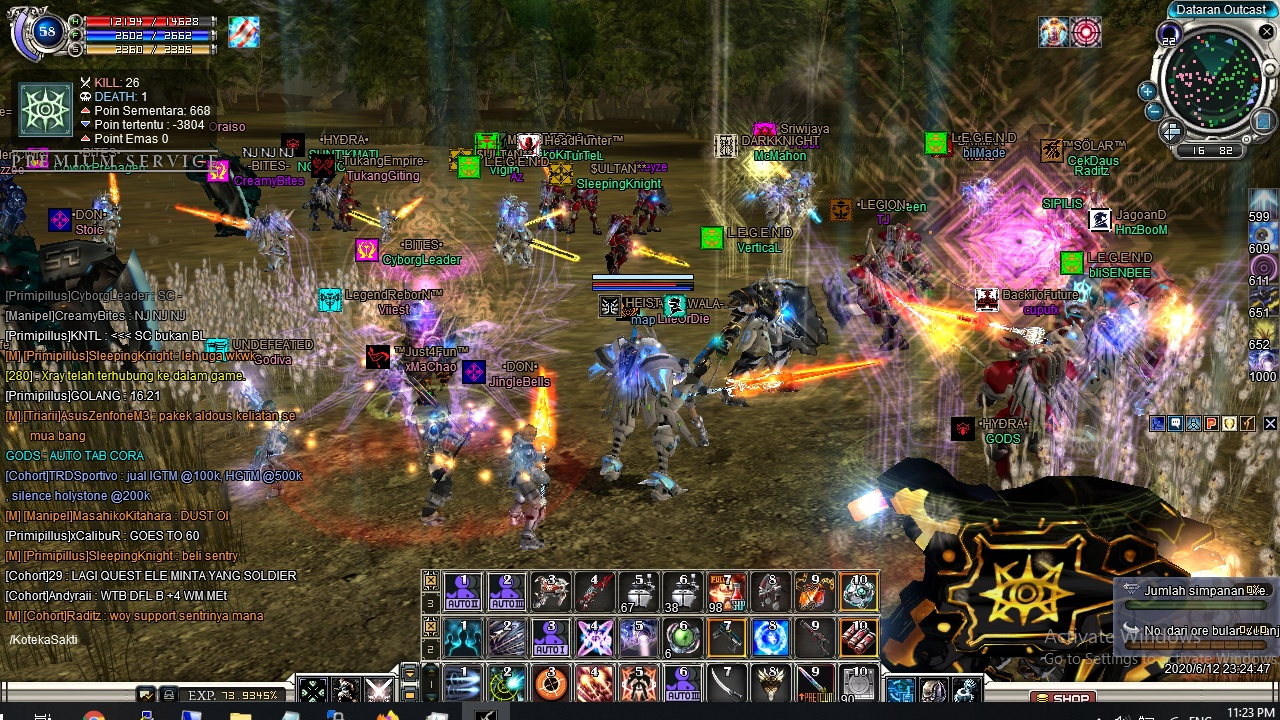Activate the AUTO II skill in slot 1

(x=463, y=592)
